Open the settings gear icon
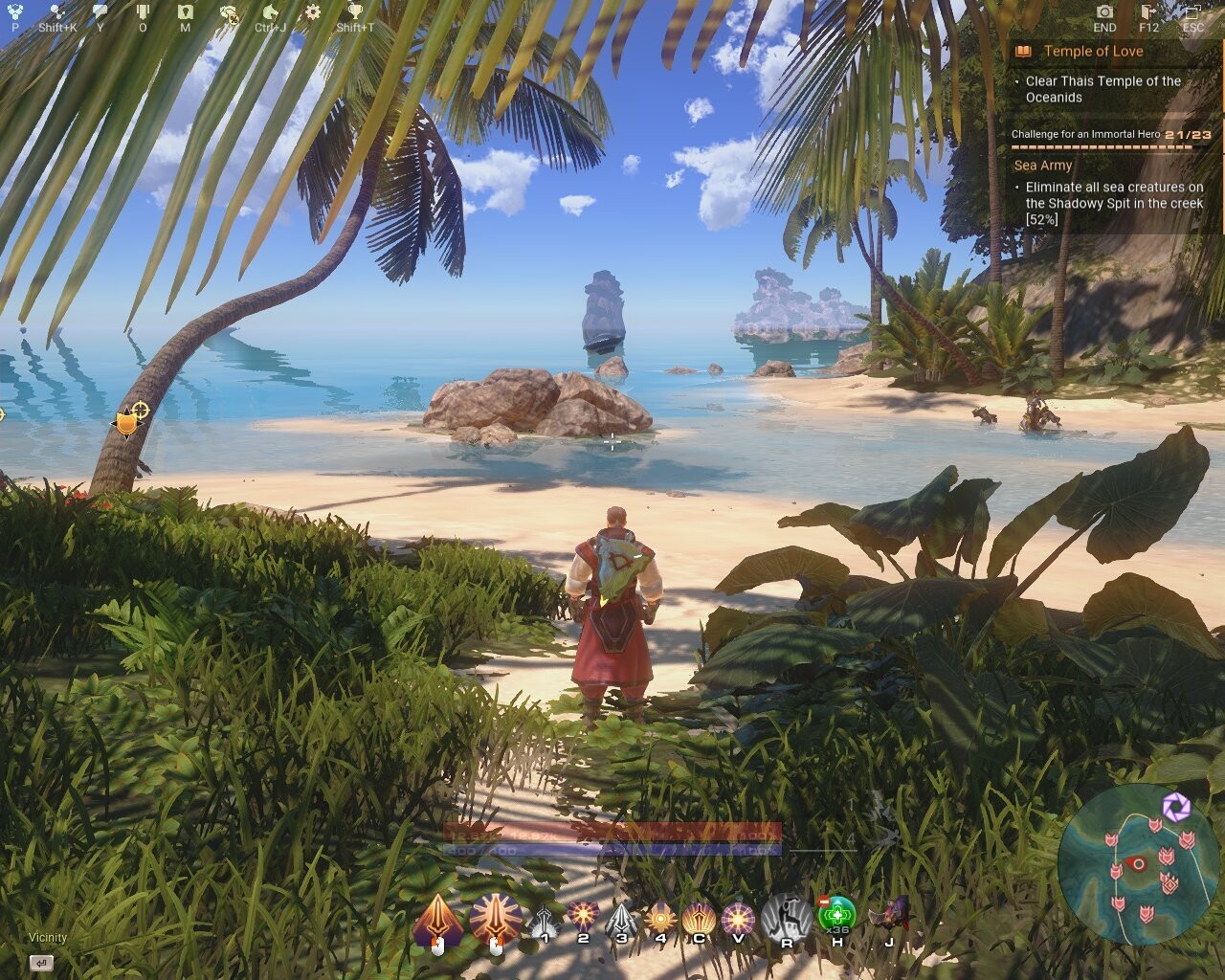This screenshot has width=1225, height=980. click(x=312, y=12)
